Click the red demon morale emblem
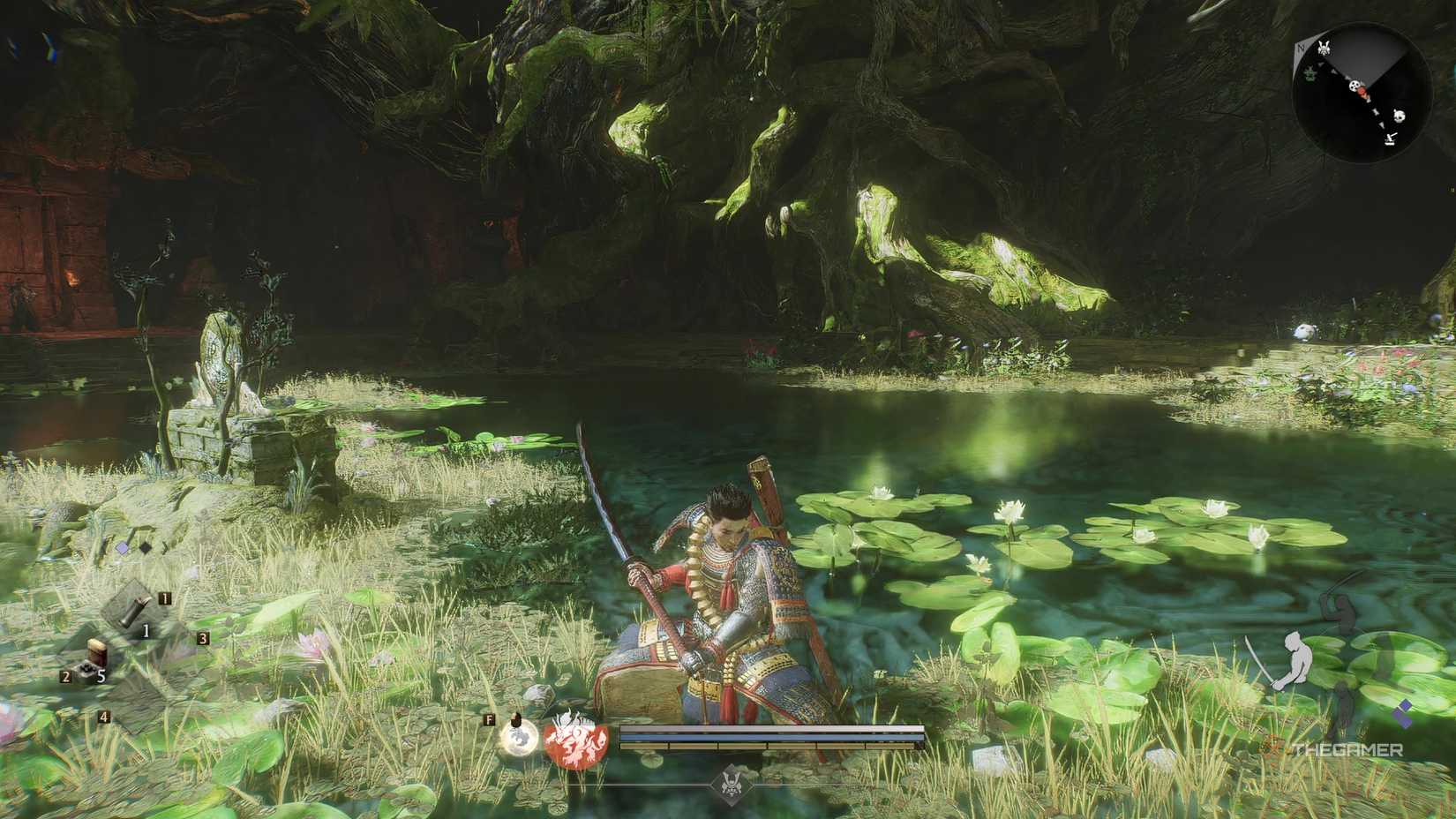 click(574, 740)
